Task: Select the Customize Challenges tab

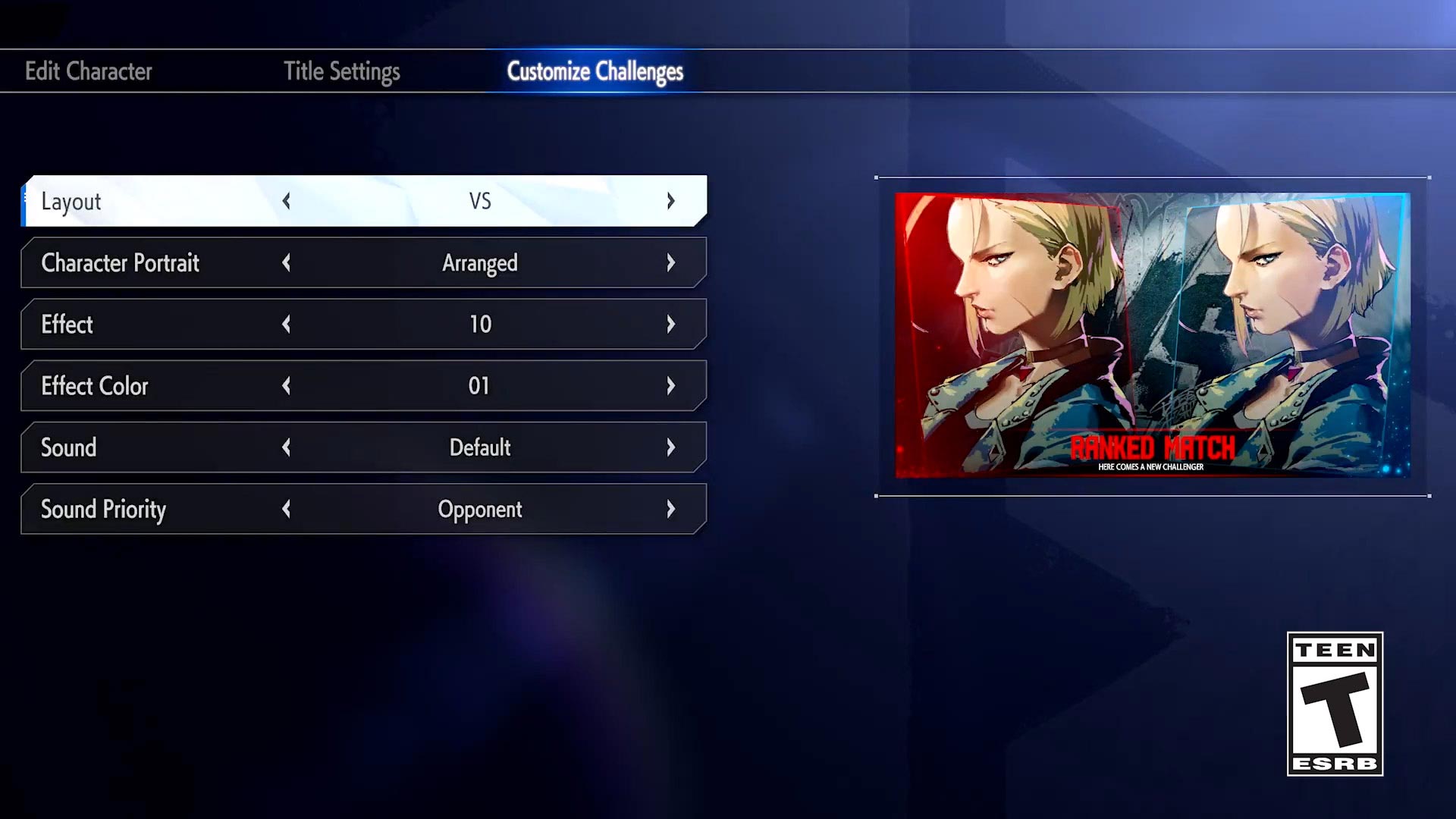Action: (x=596, y=71)
